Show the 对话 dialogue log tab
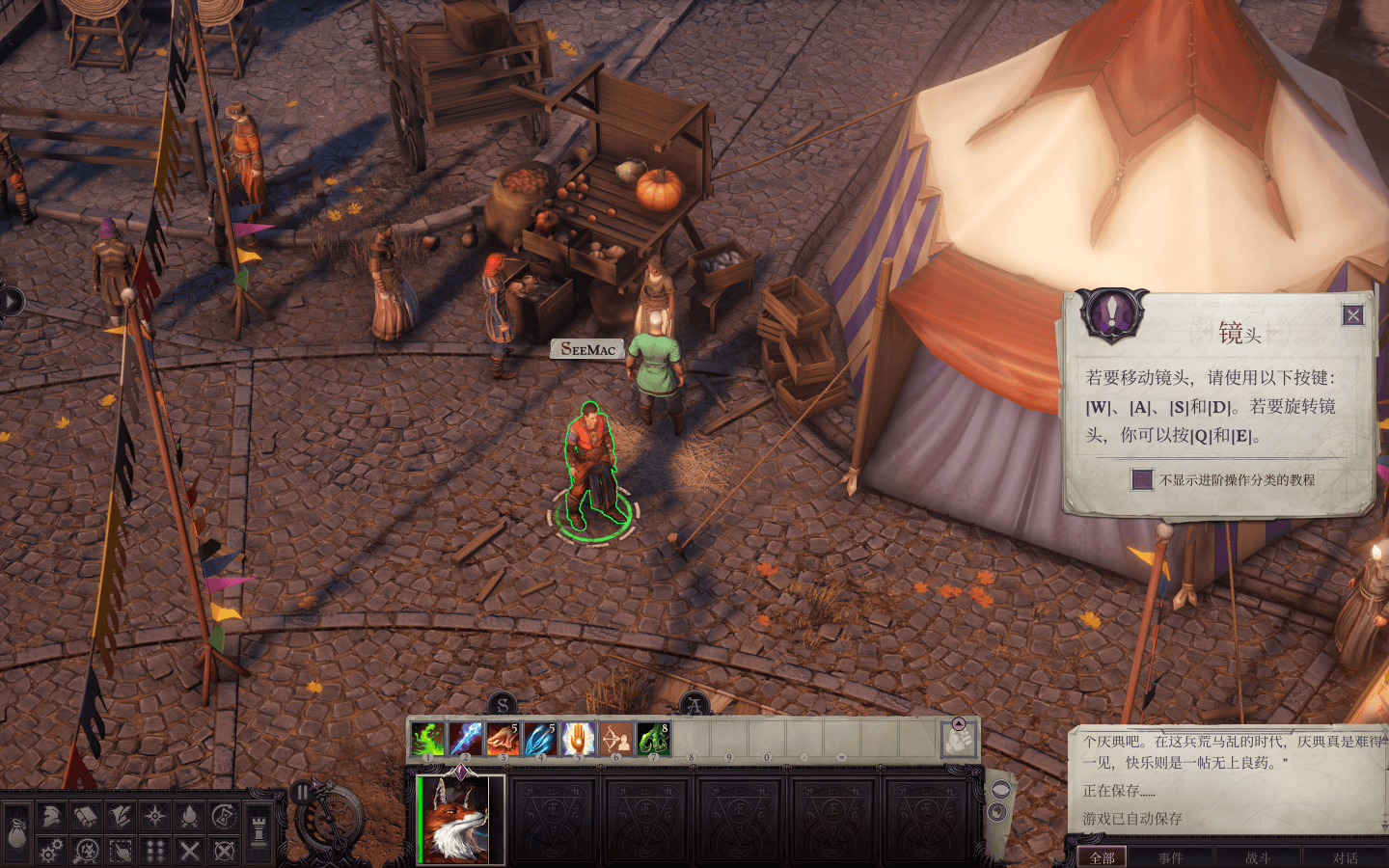The width and height of the screenshot is (1389, 868). click(x=1345, y=857)
